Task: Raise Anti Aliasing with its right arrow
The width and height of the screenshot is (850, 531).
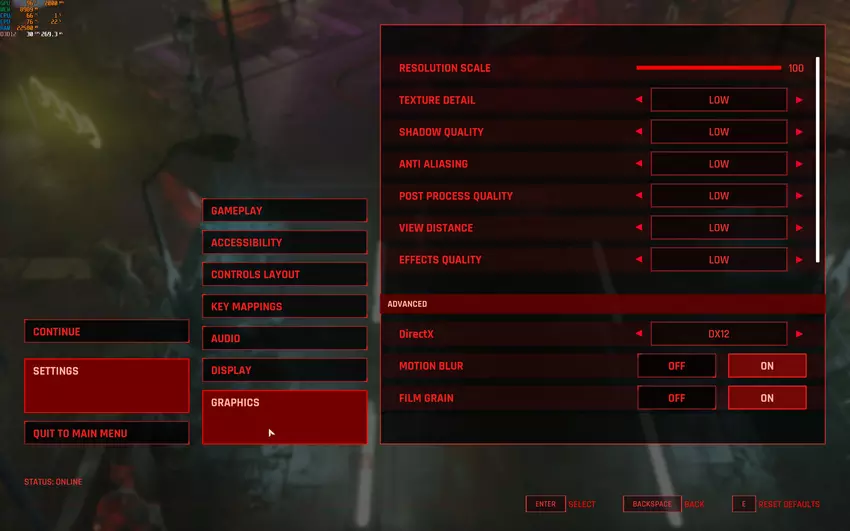Action: [799, 164]
